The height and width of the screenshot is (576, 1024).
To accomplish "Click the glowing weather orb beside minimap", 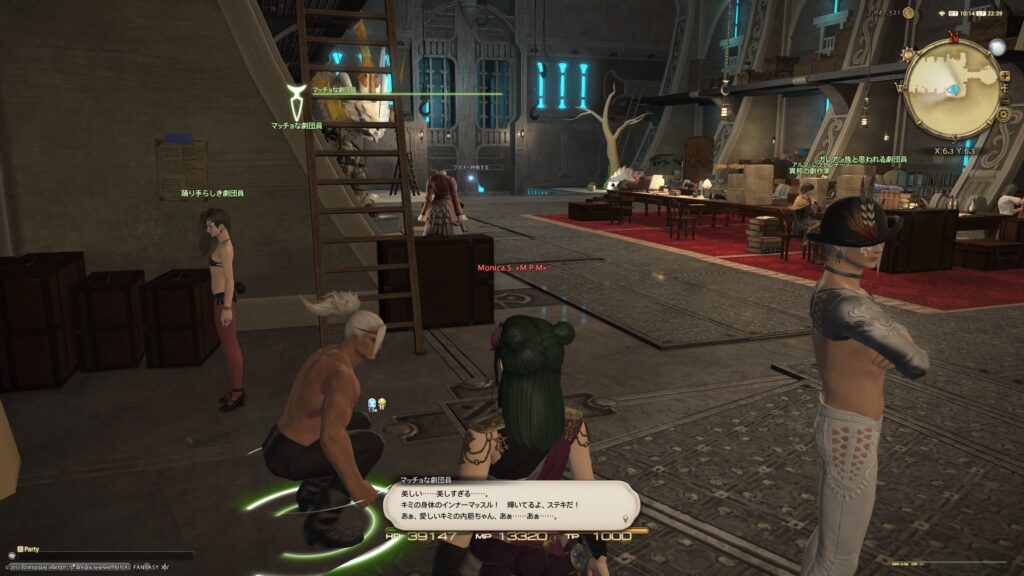I will 997,47.
